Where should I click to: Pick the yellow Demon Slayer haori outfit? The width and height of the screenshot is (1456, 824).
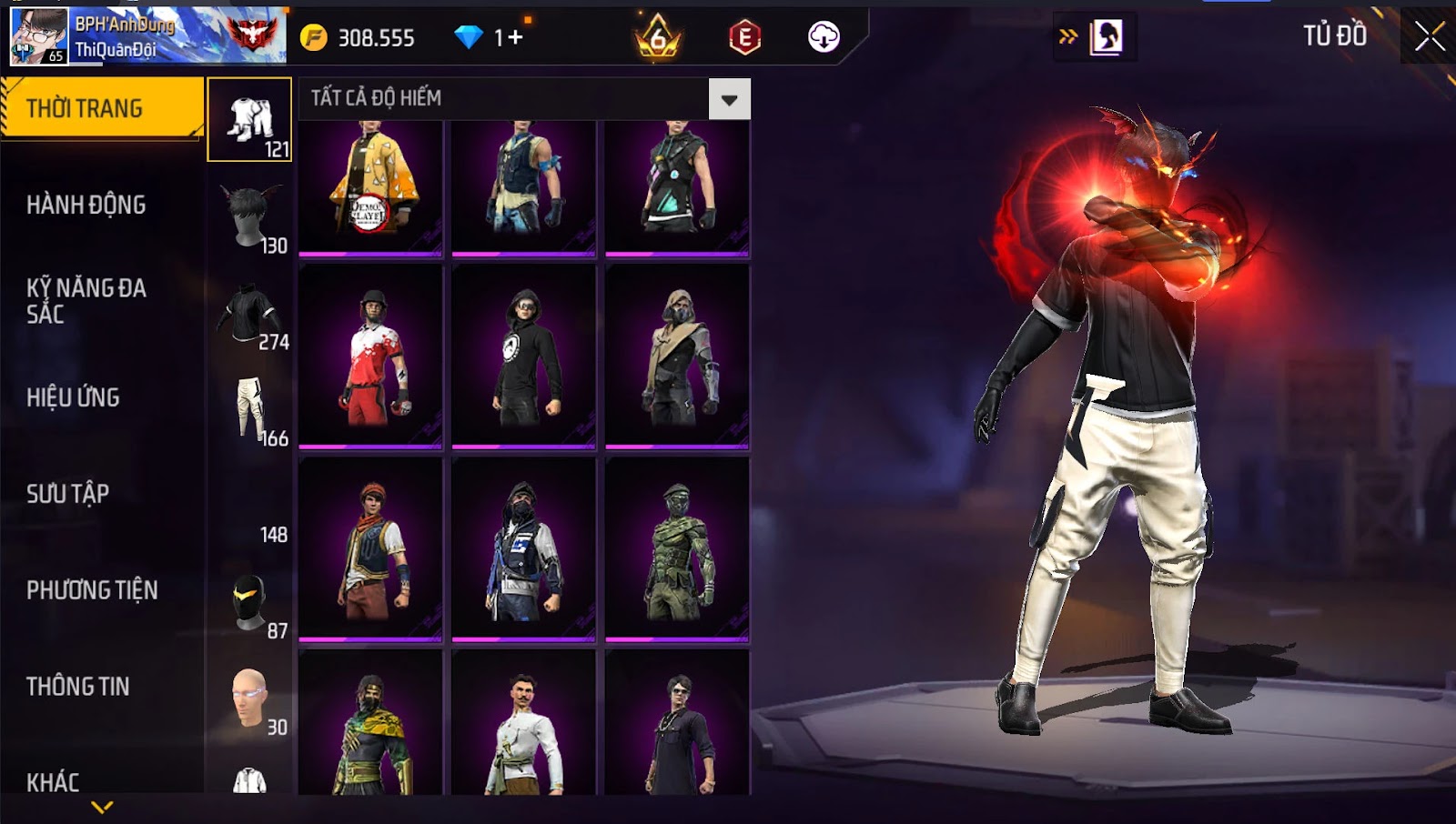370,186
